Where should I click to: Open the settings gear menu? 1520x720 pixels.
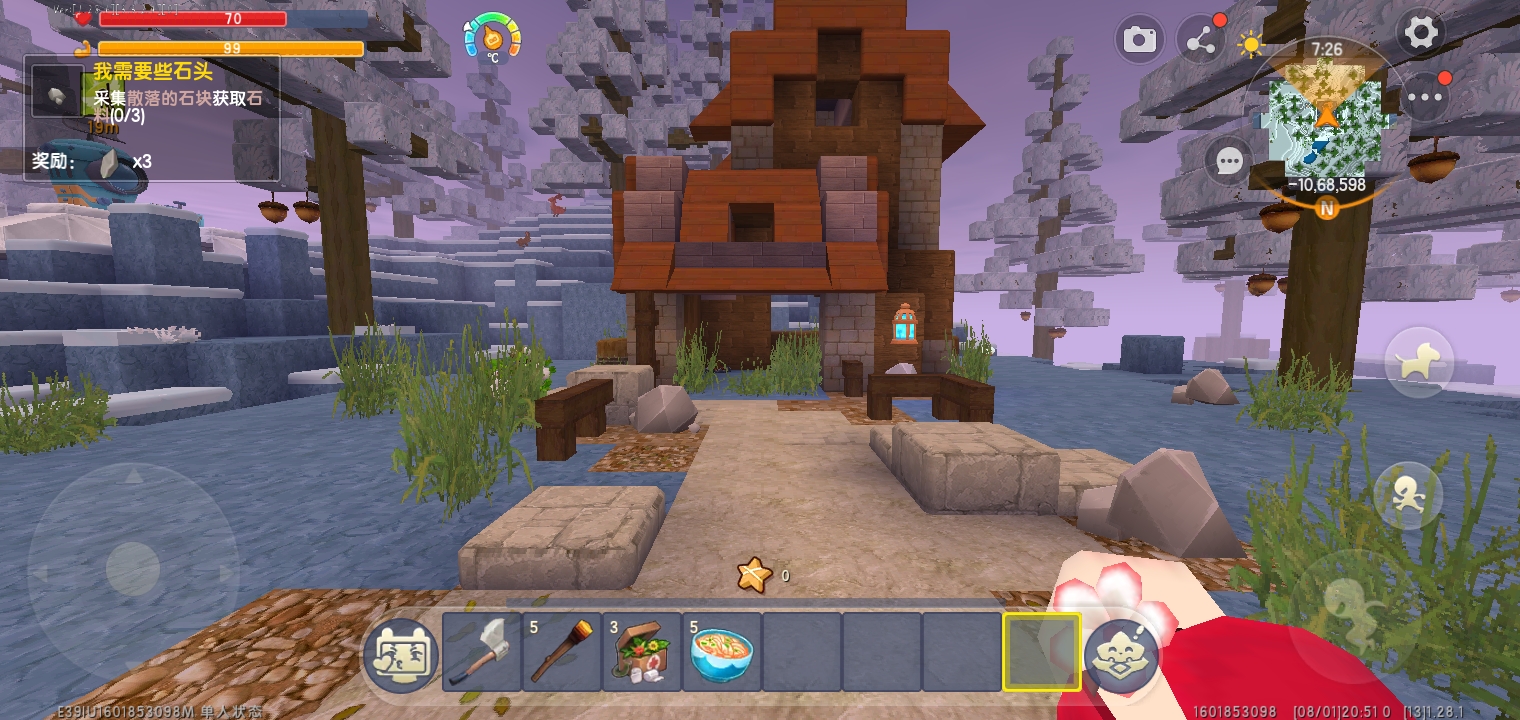[x=1420, y=34]
